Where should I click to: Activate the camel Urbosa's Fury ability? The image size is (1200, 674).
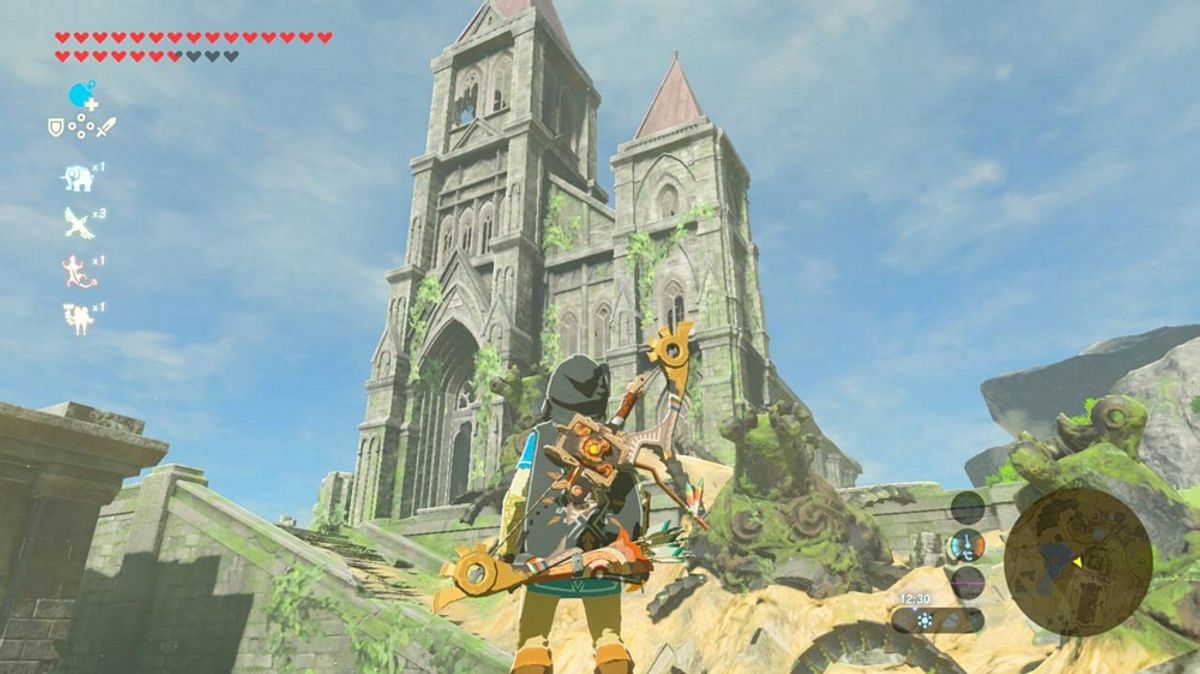(x=77, y=318)
